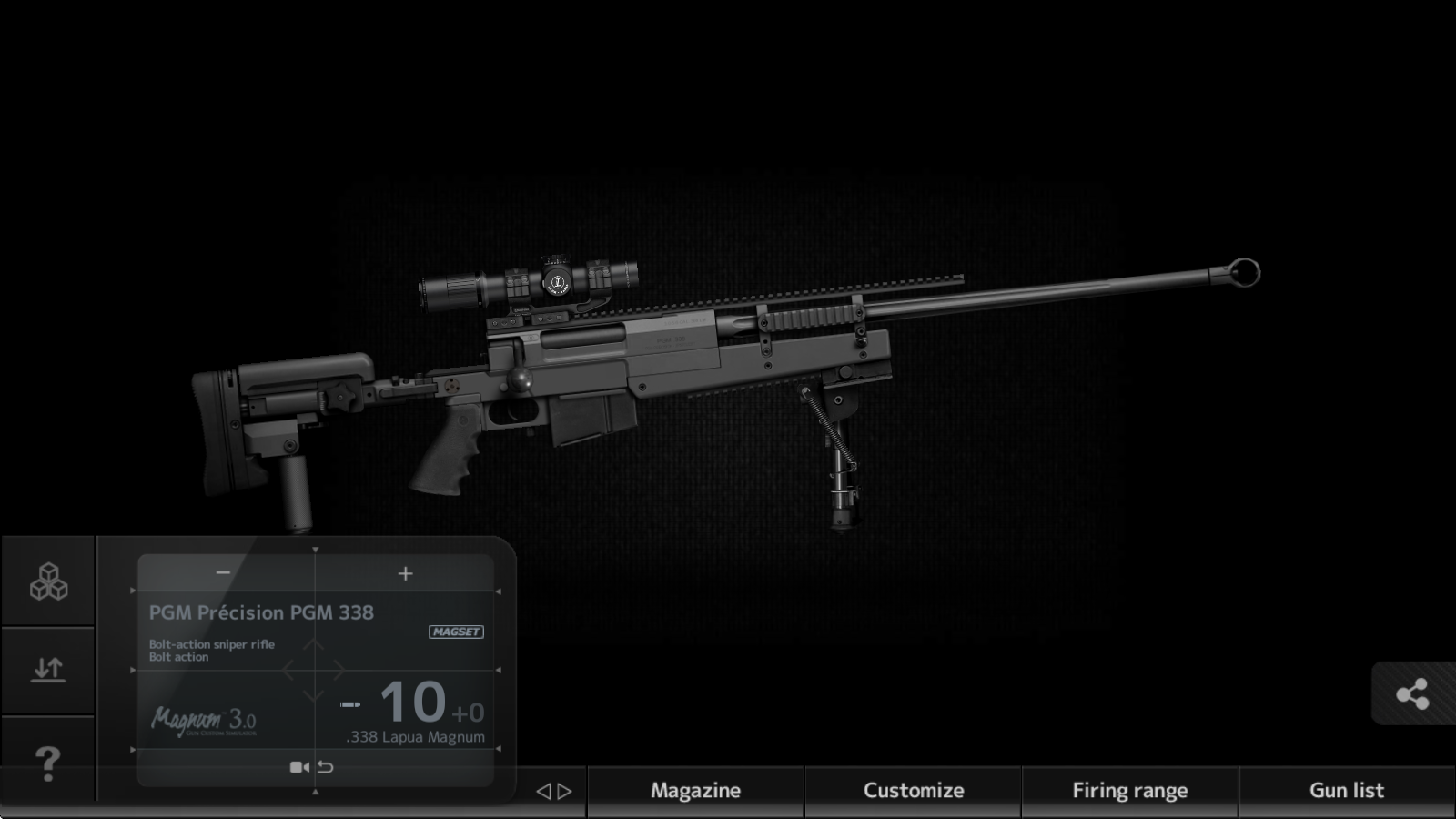1456x819 pixels.
Task: Click the three cubes icon button
Action: [48, 581]
